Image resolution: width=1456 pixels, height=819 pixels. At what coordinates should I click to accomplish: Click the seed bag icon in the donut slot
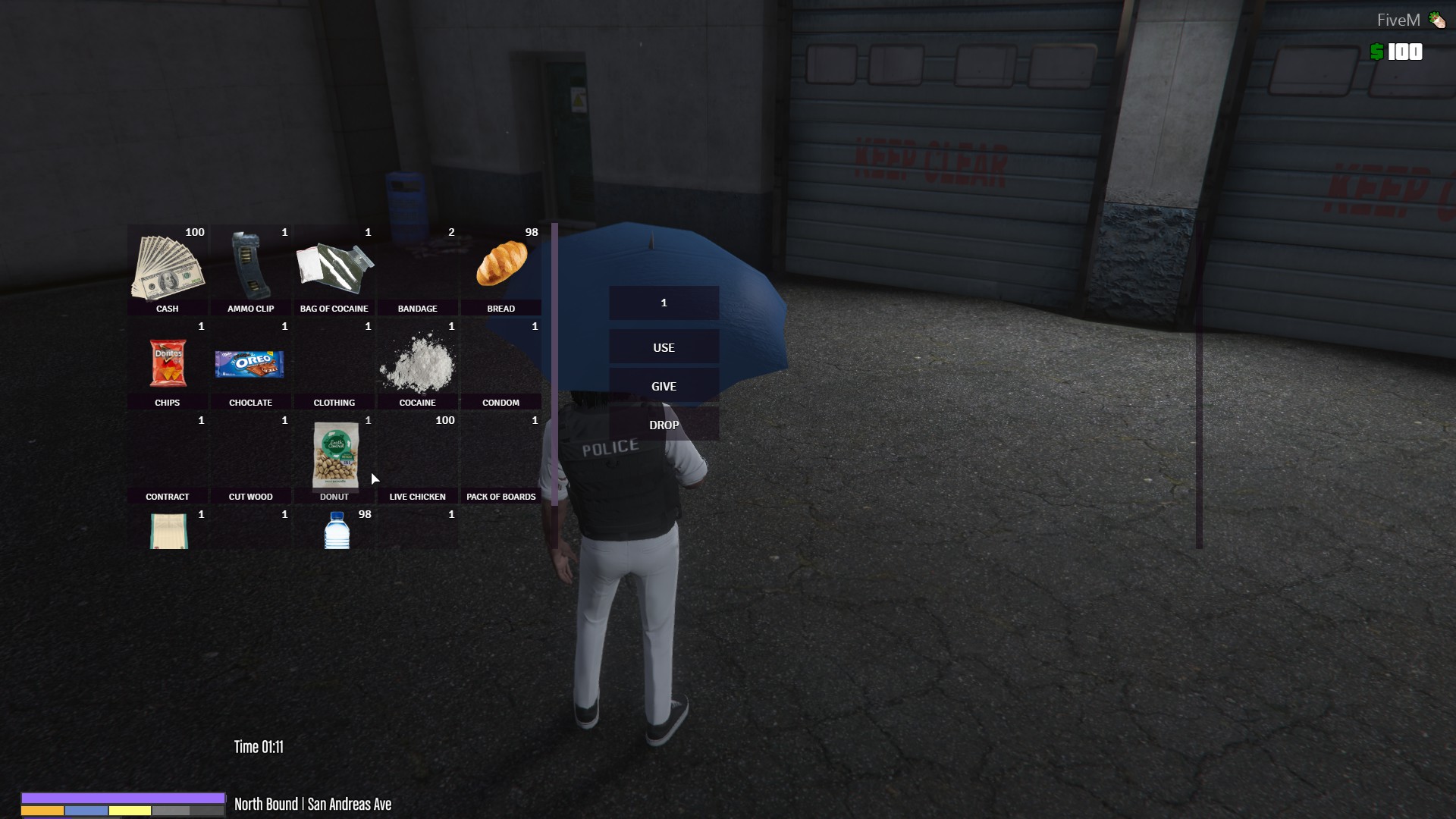click(334, 455)
